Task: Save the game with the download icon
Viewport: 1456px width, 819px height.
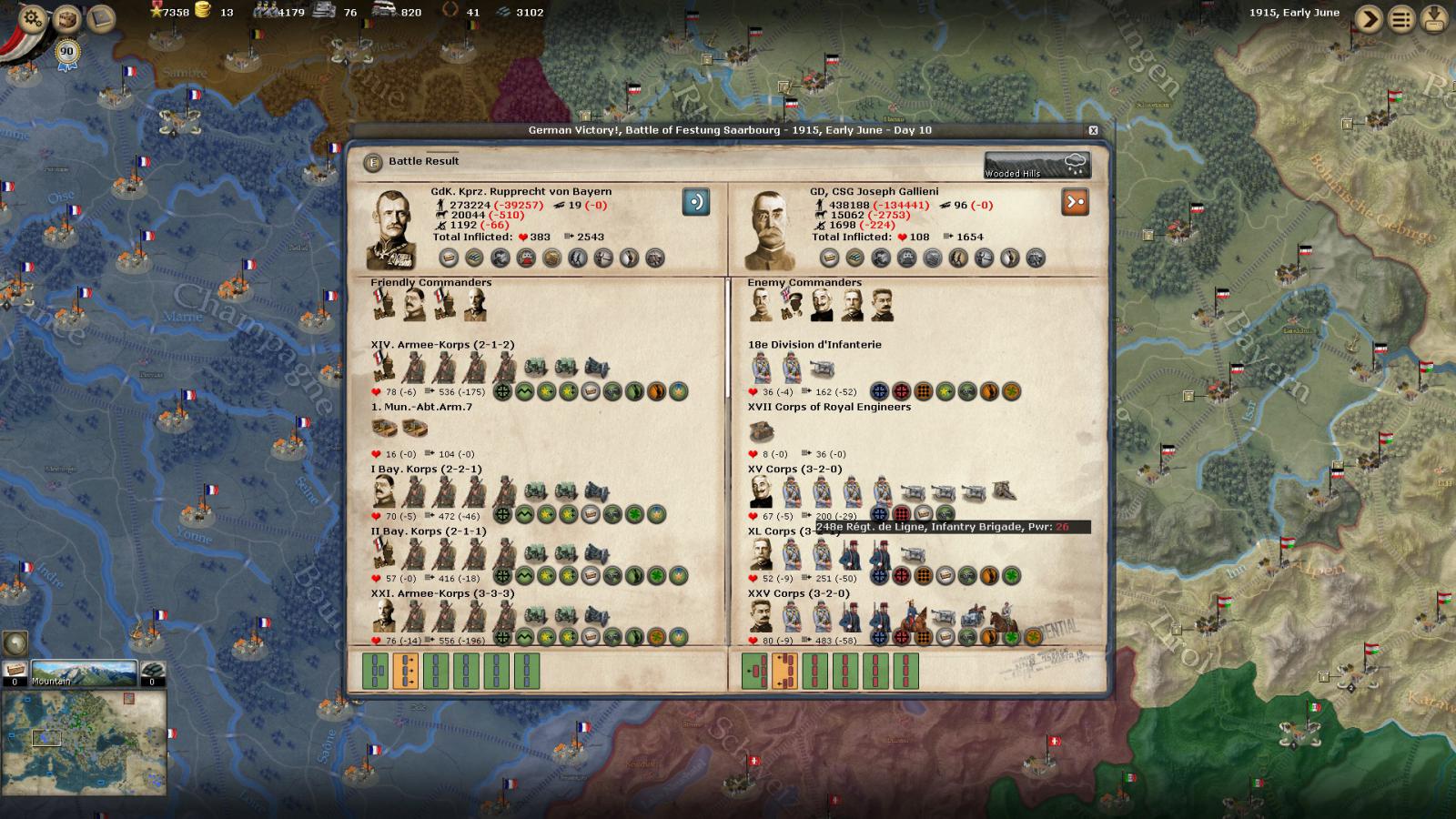Action: coord(1435,18)
